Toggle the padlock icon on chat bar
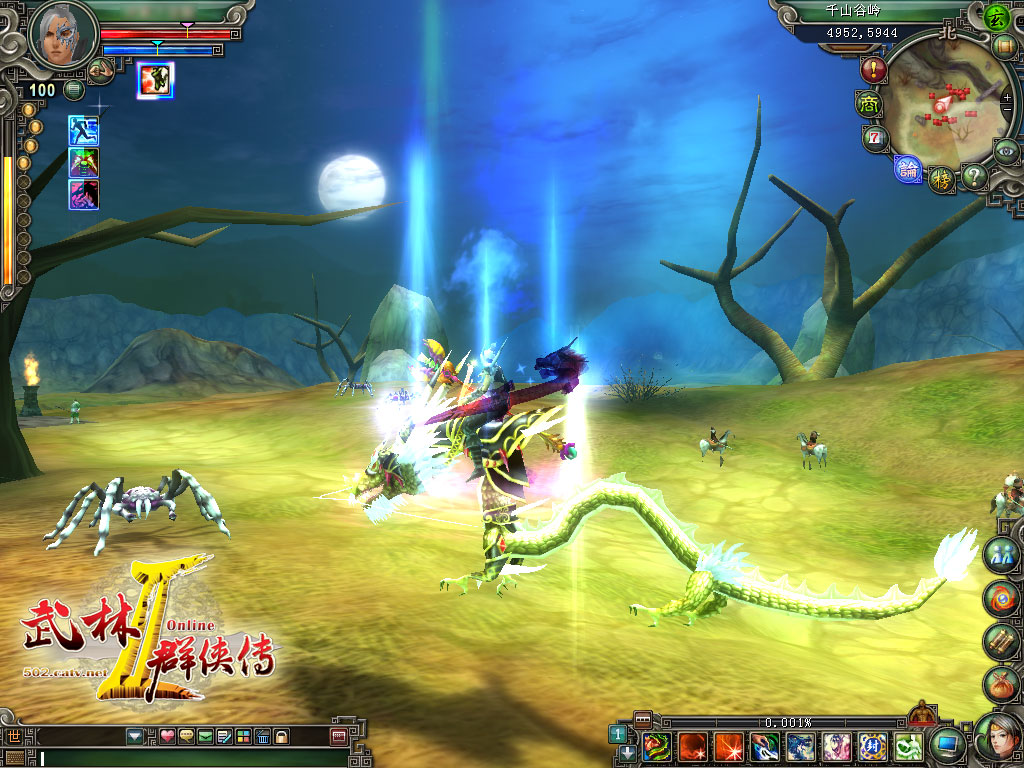 282,737
